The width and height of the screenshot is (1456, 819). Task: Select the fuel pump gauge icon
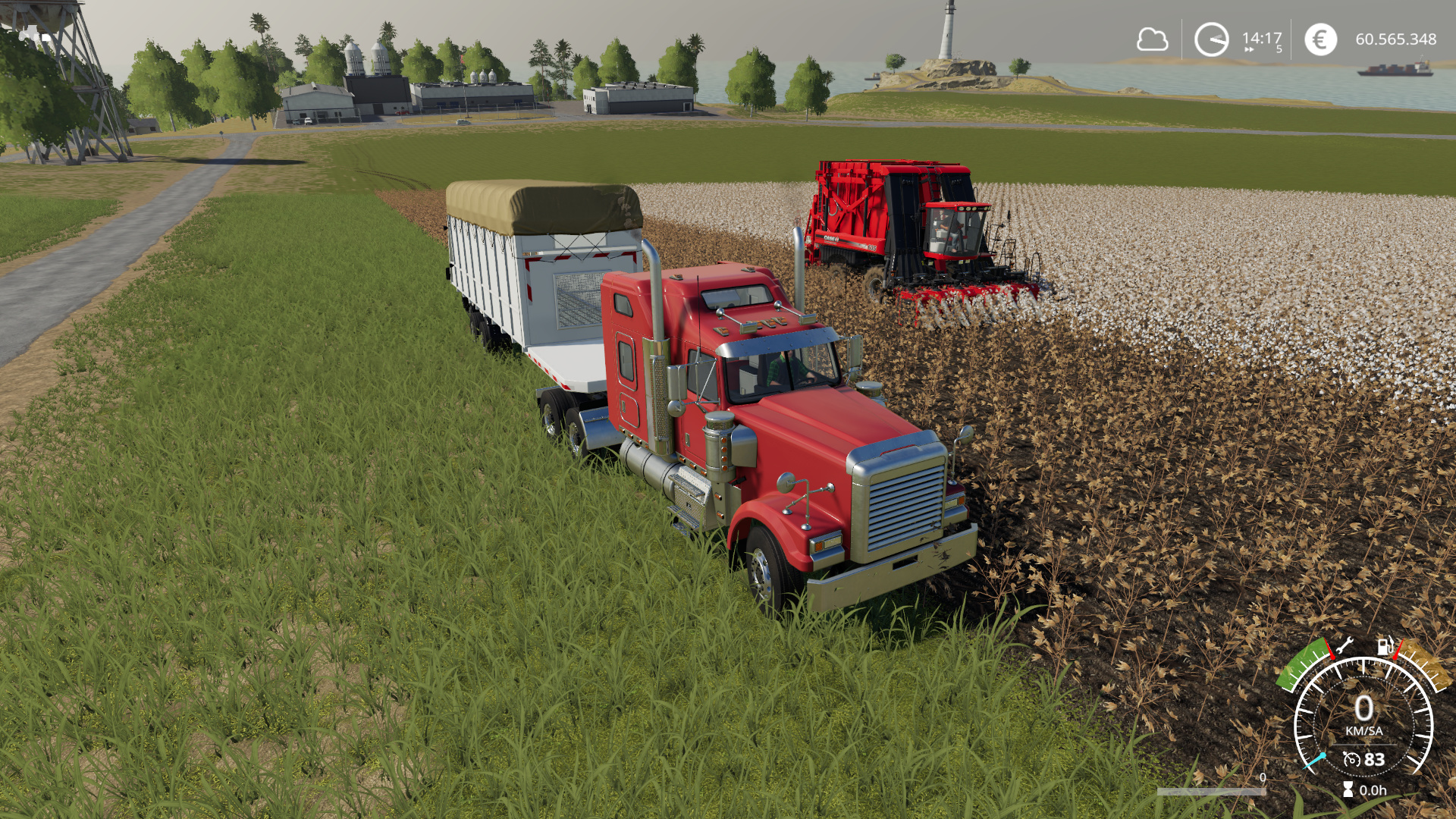(x=1385, y=646)
